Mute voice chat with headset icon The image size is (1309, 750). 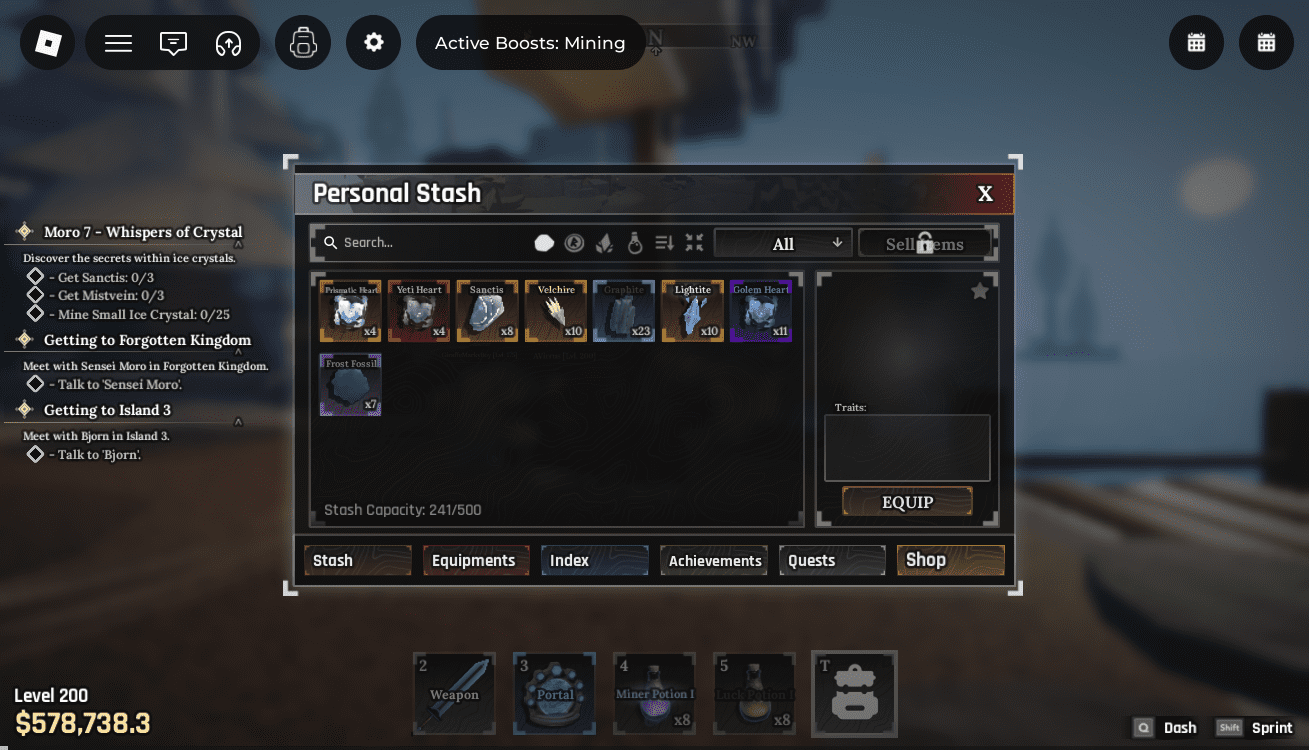[226, 42]
